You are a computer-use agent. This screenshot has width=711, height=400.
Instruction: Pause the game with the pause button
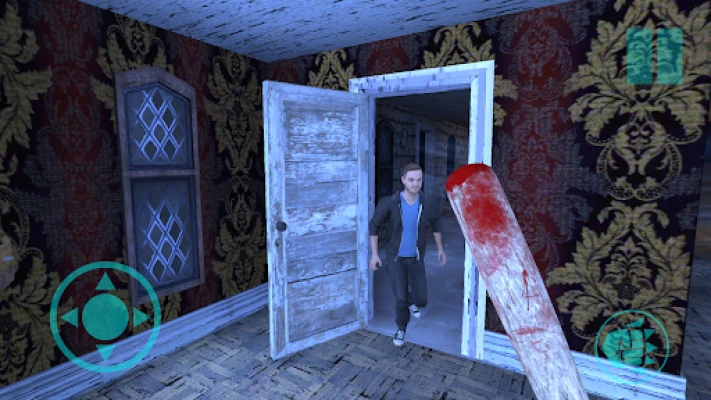click(654, 55)
